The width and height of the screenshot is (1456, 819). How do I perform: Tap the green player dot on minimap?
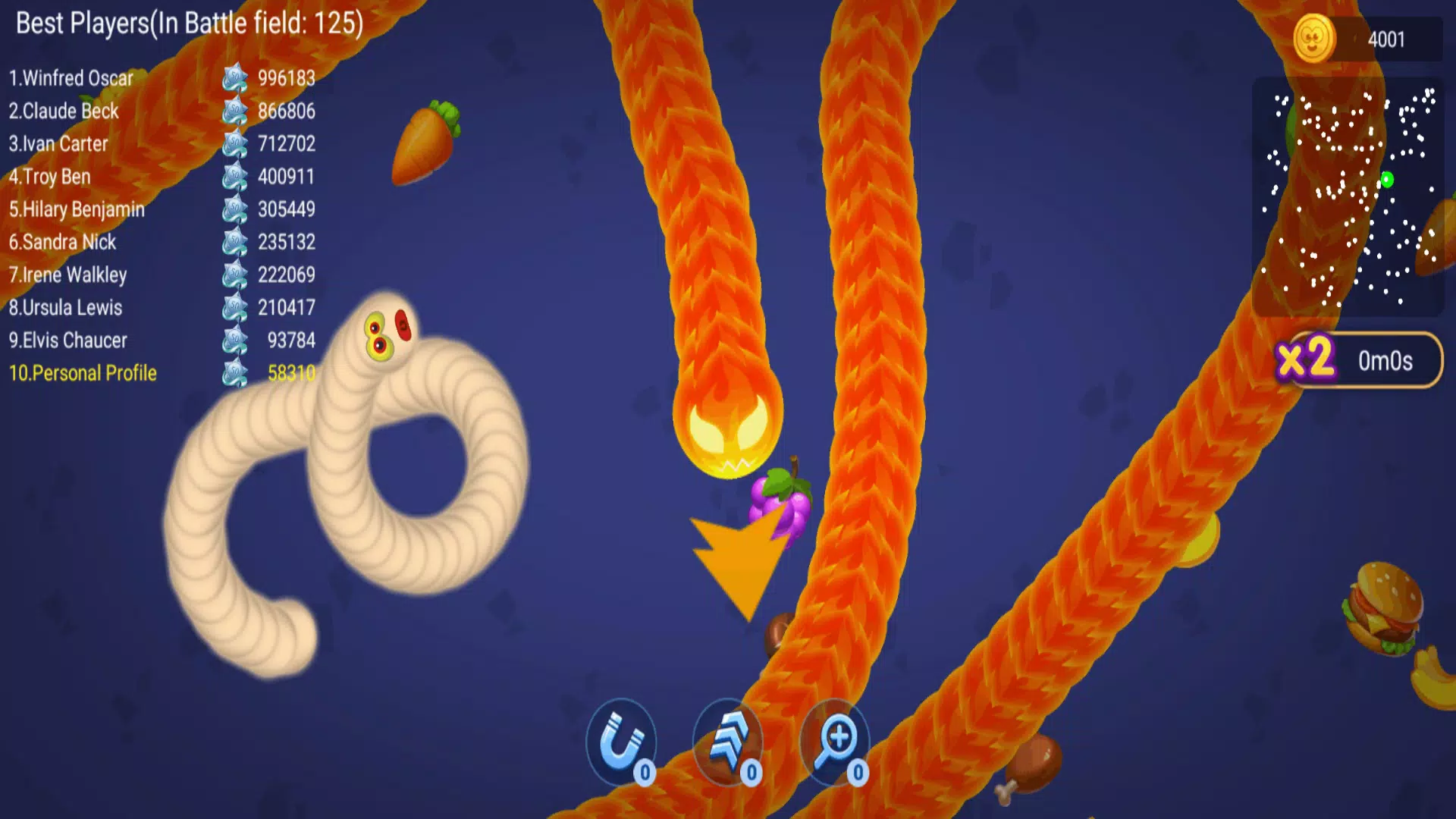click(x=1389, y=178)
